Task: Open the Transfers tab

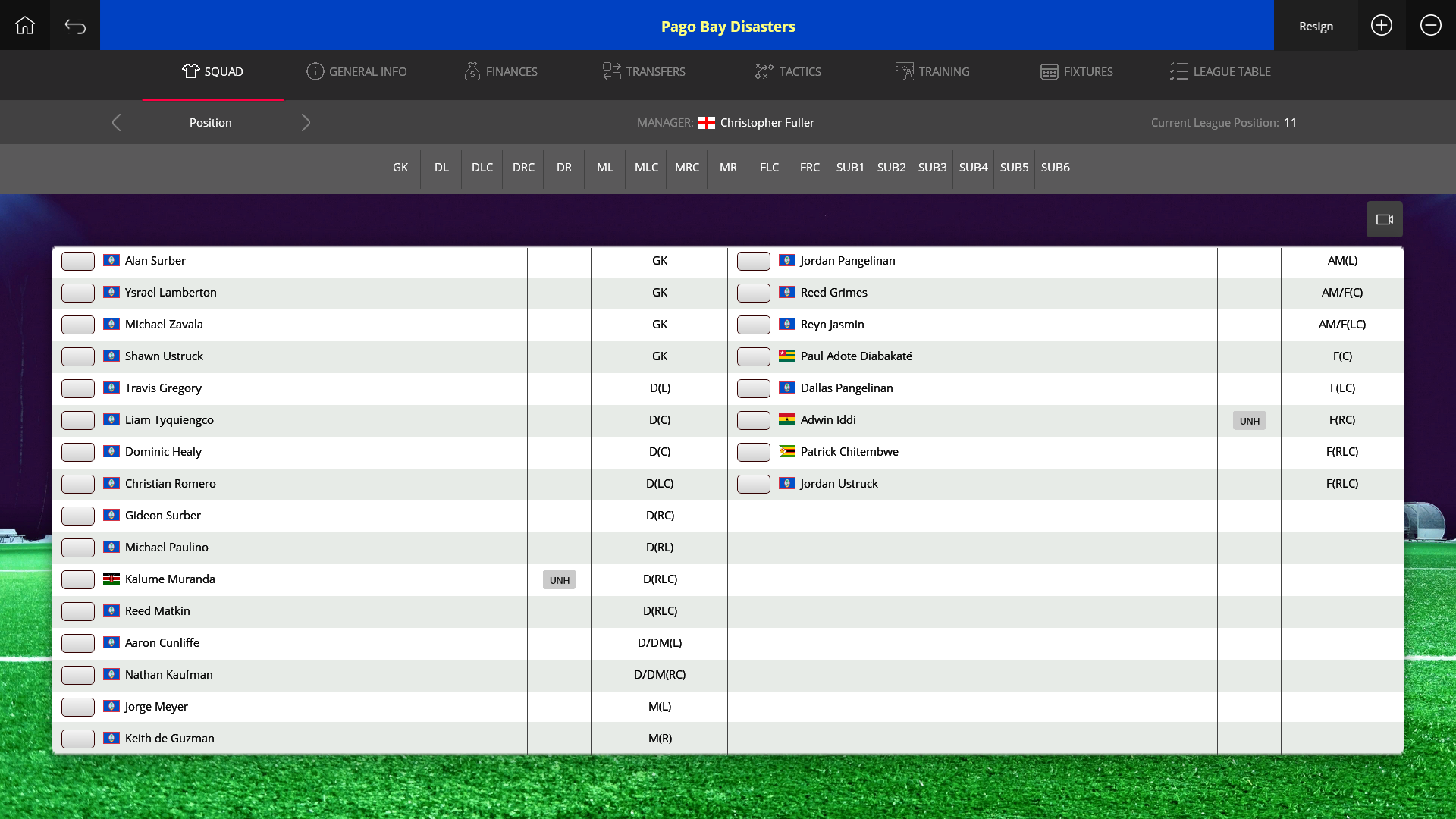Action: tap(644, 72)
